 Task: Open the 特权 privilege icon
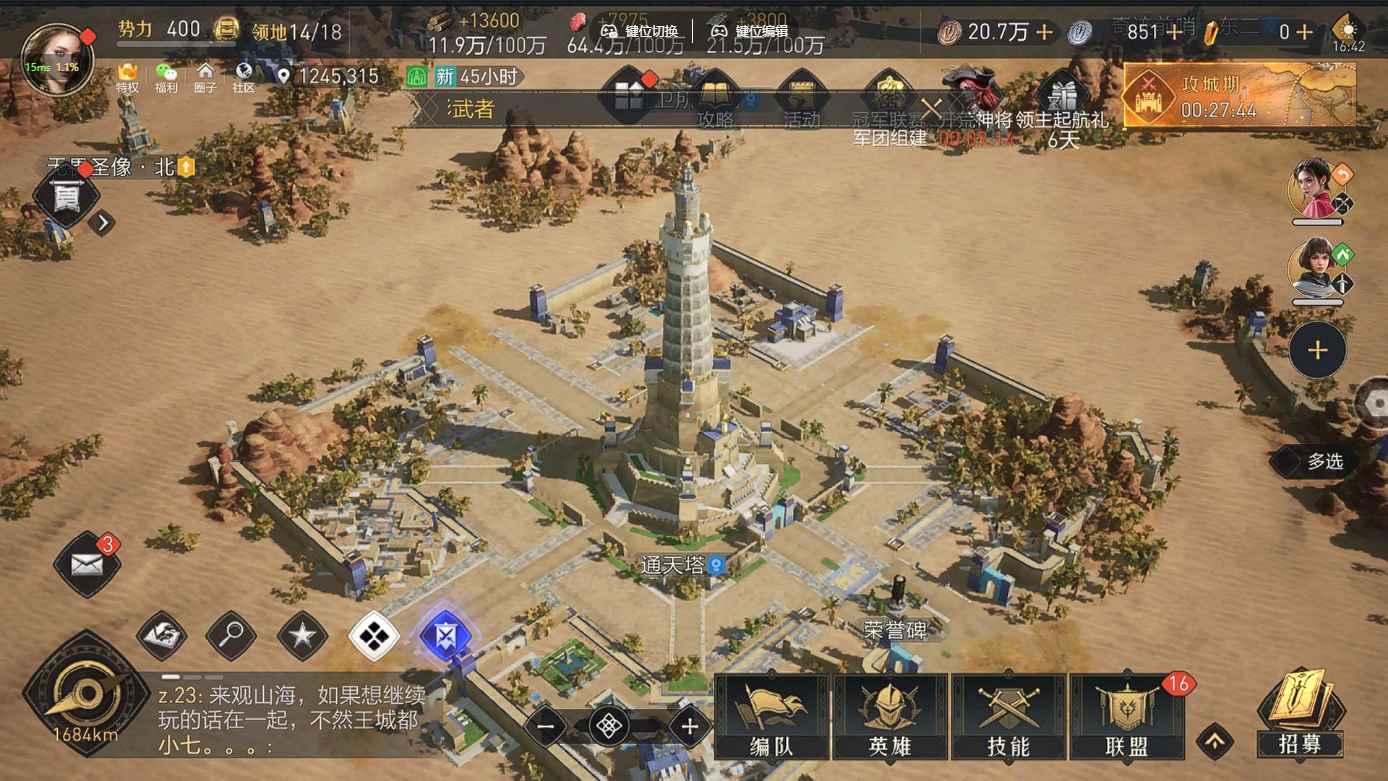click(x=127, y=80)
